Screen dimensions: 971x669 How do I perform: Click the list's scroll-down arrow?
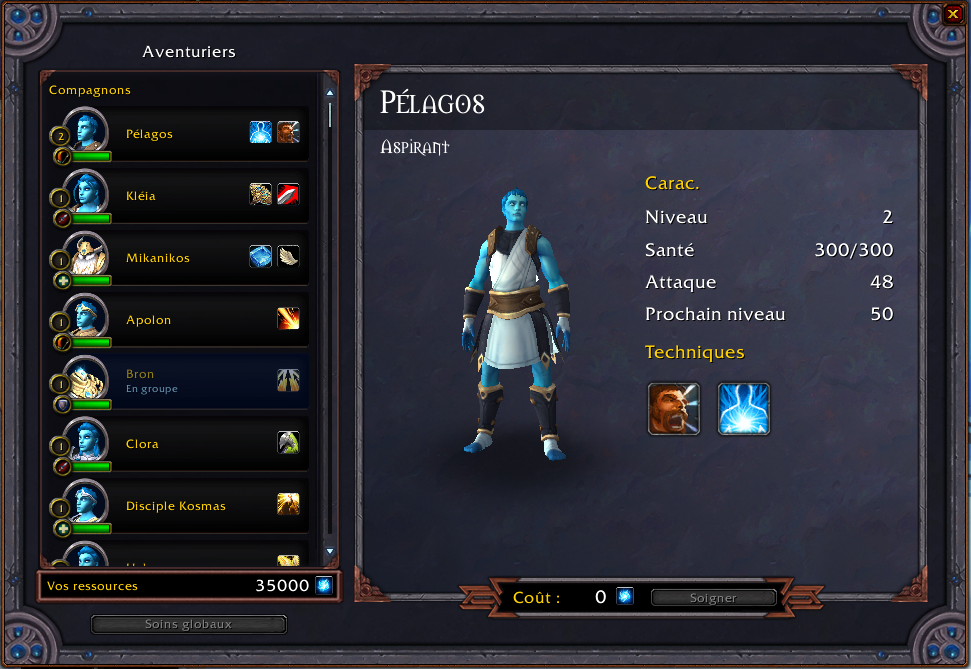coord(330,551)
